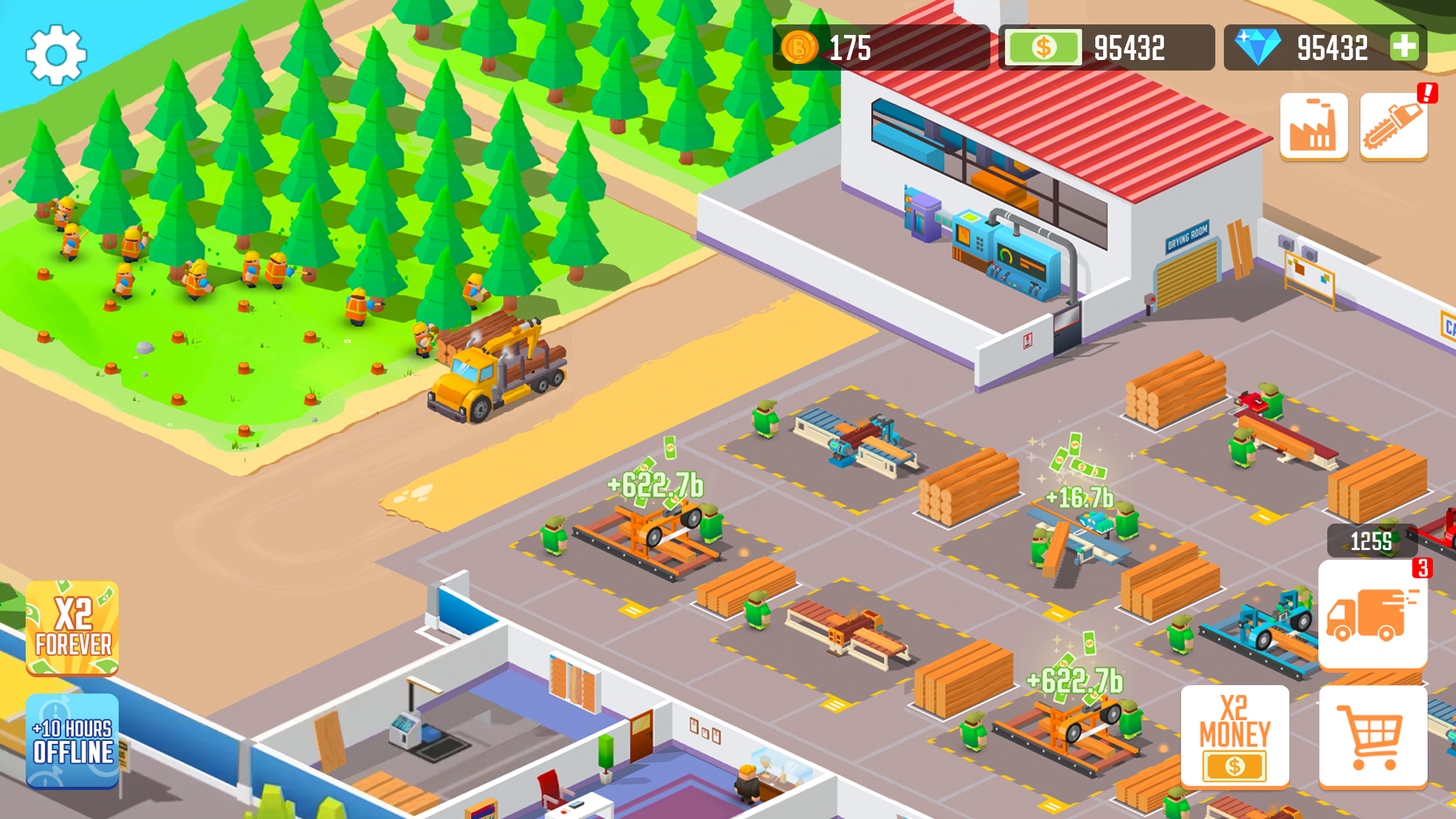Activate the X2 Money boost
The image size is (1456, 819).
click(1236, 737)
